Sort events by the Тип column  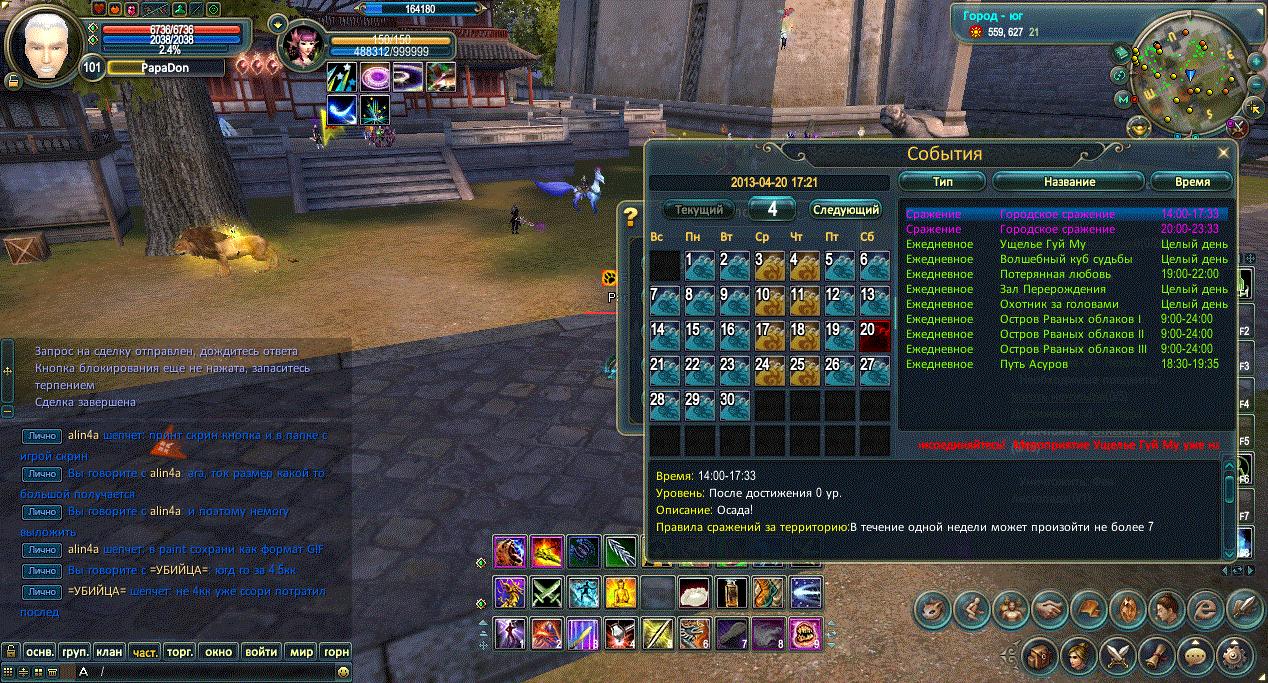tap(942, 182)
